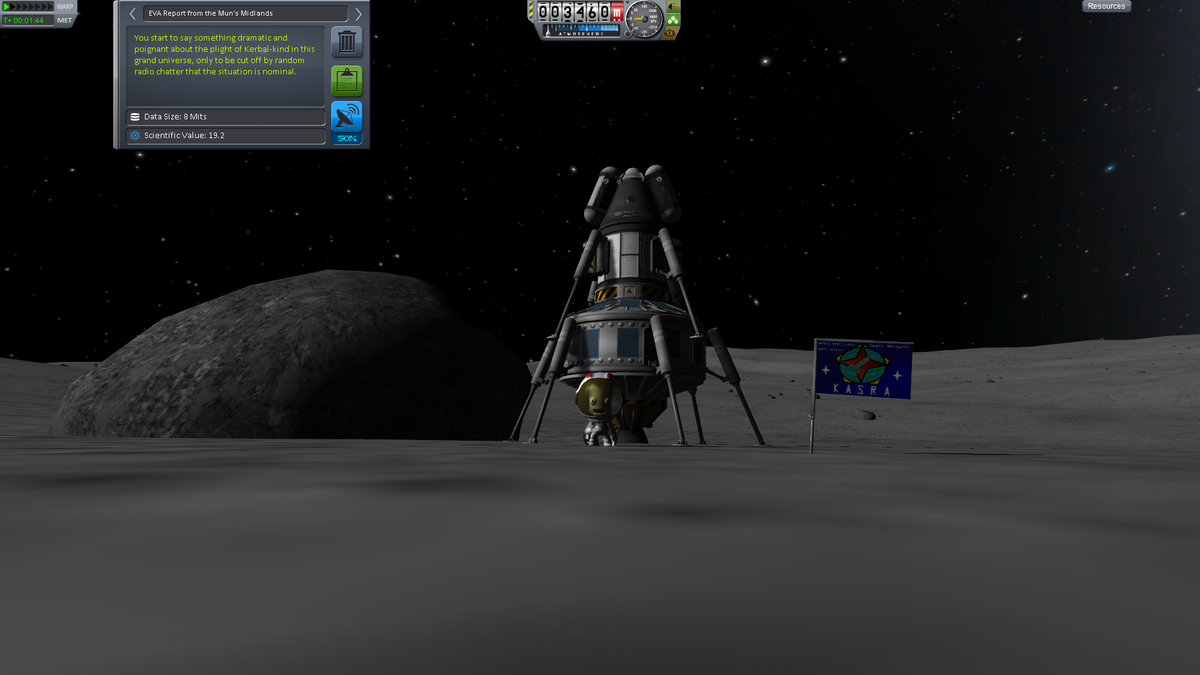The width and height of the screenshot is (1200, 675).
Task: Click the red altimeter units indicator
Action: 617,13
